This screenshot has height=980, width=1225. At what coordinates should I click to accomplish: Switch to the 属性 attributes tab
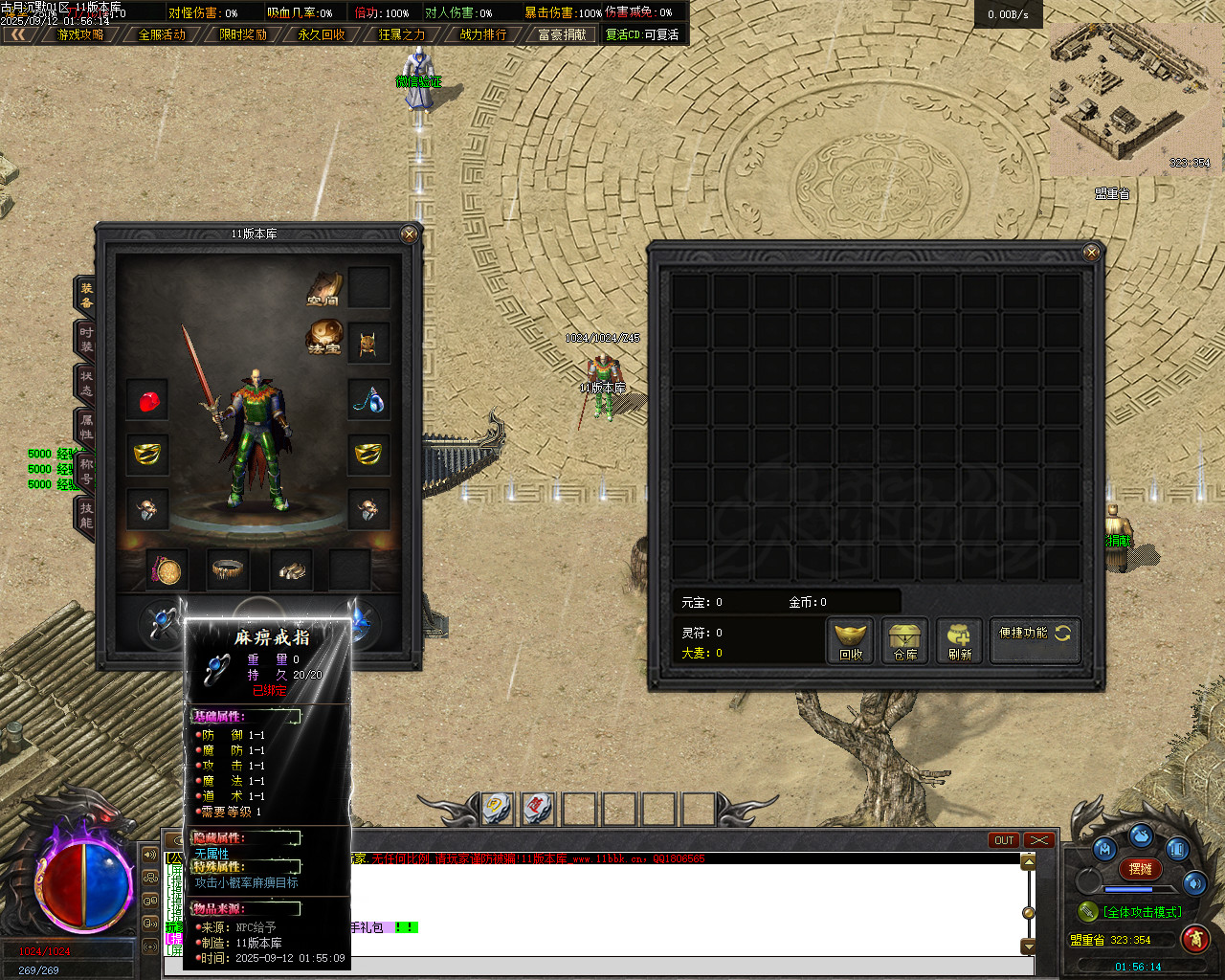pos(86,427)
